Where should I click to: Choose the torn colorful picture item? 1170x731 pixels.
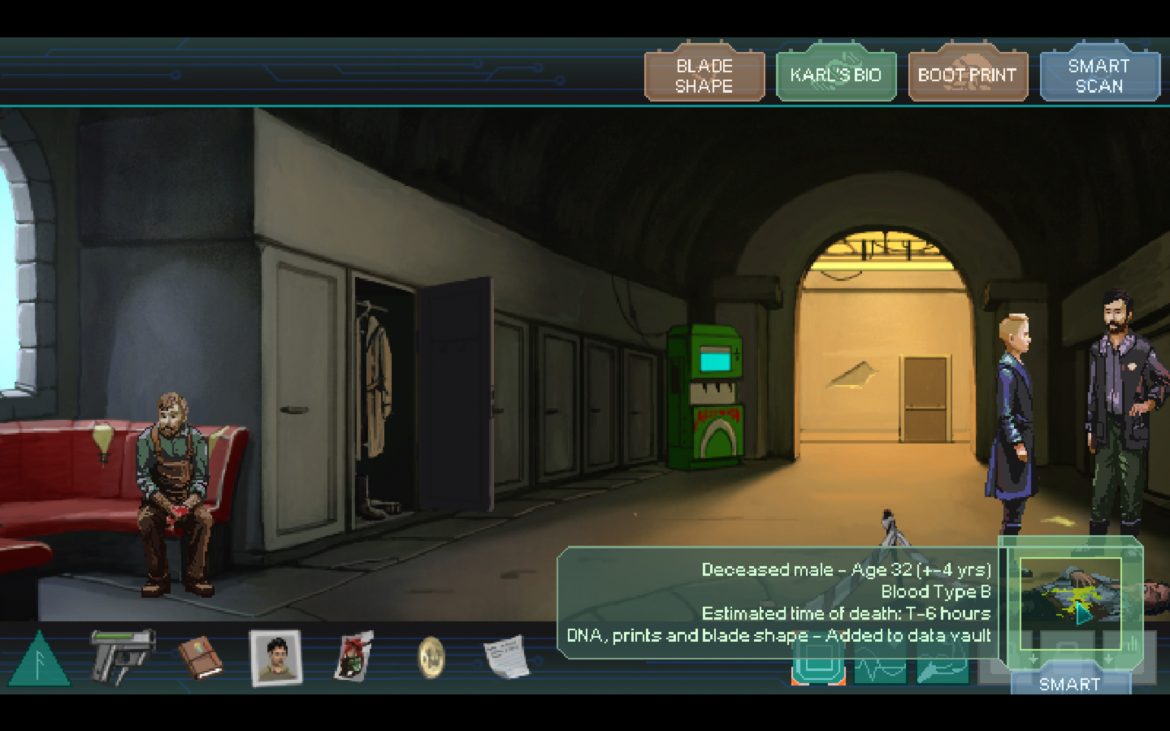[353, 657]
